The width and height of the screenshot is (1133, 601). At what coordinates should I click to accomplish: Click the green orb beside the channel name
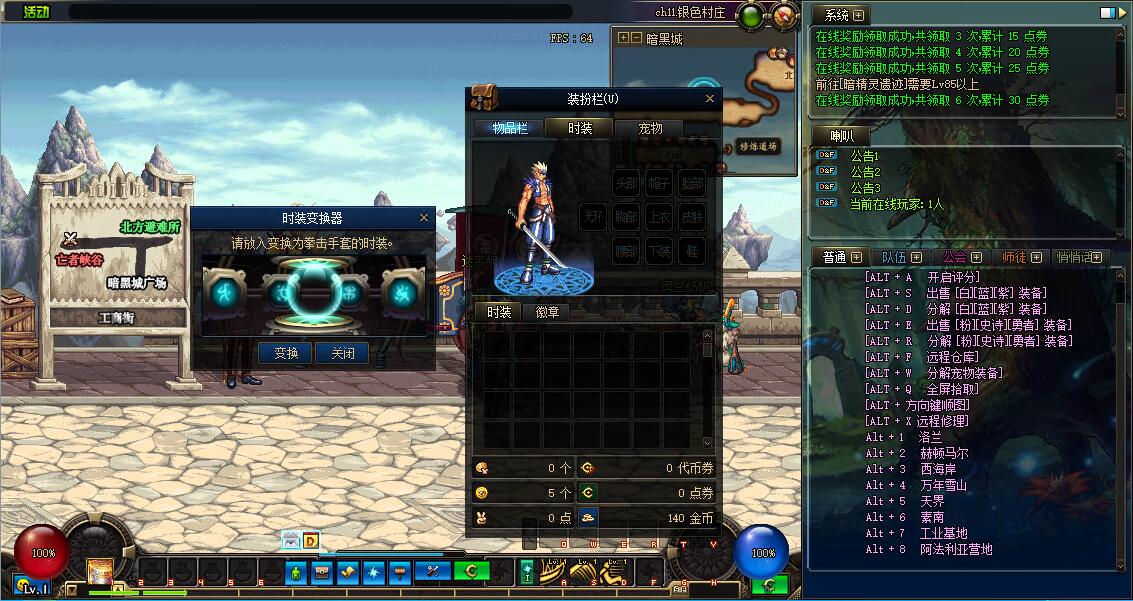pyautogui.click(x=751, y=15)
